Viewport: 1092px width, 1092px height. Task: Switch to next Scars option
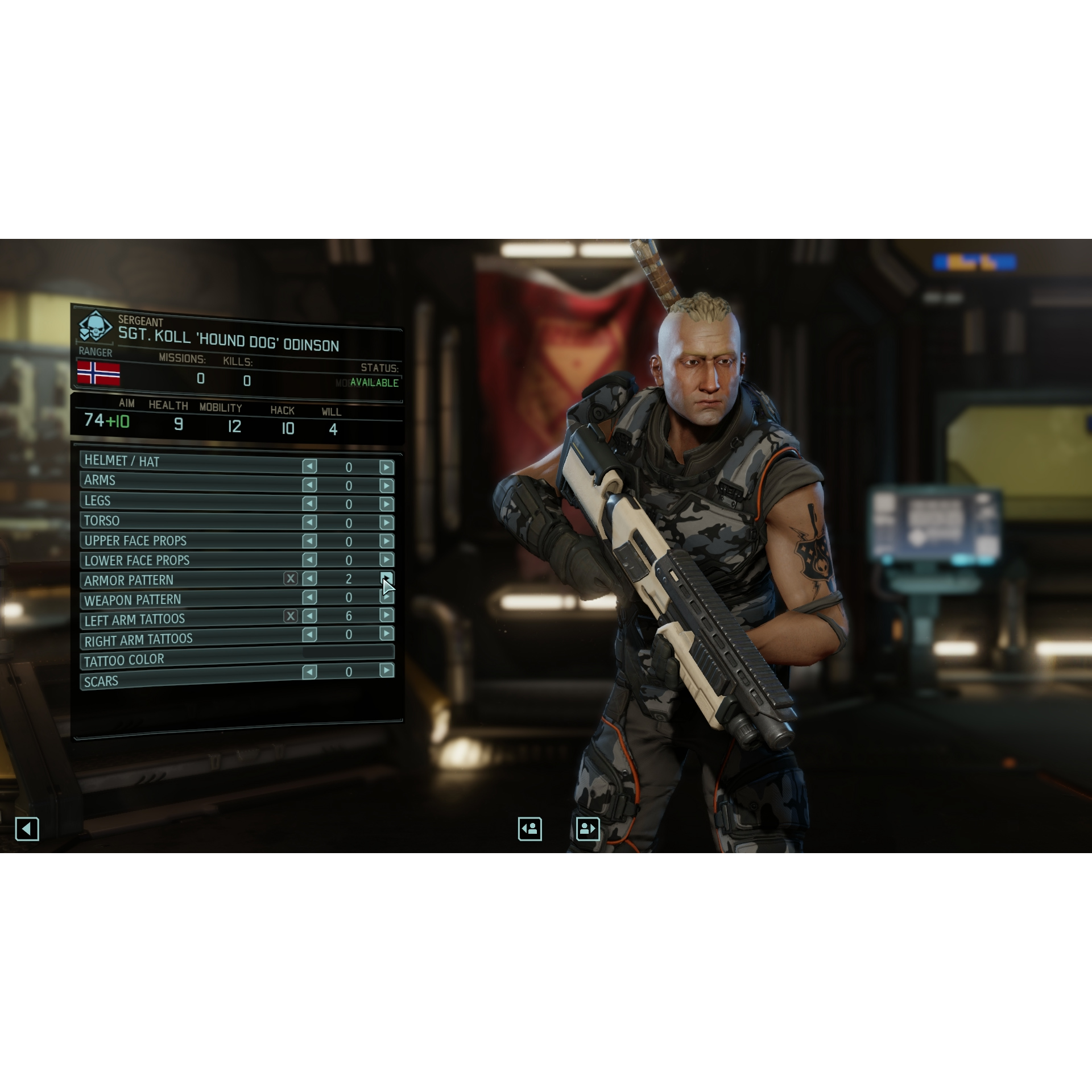pyautogui.click(x=386, y=671)
